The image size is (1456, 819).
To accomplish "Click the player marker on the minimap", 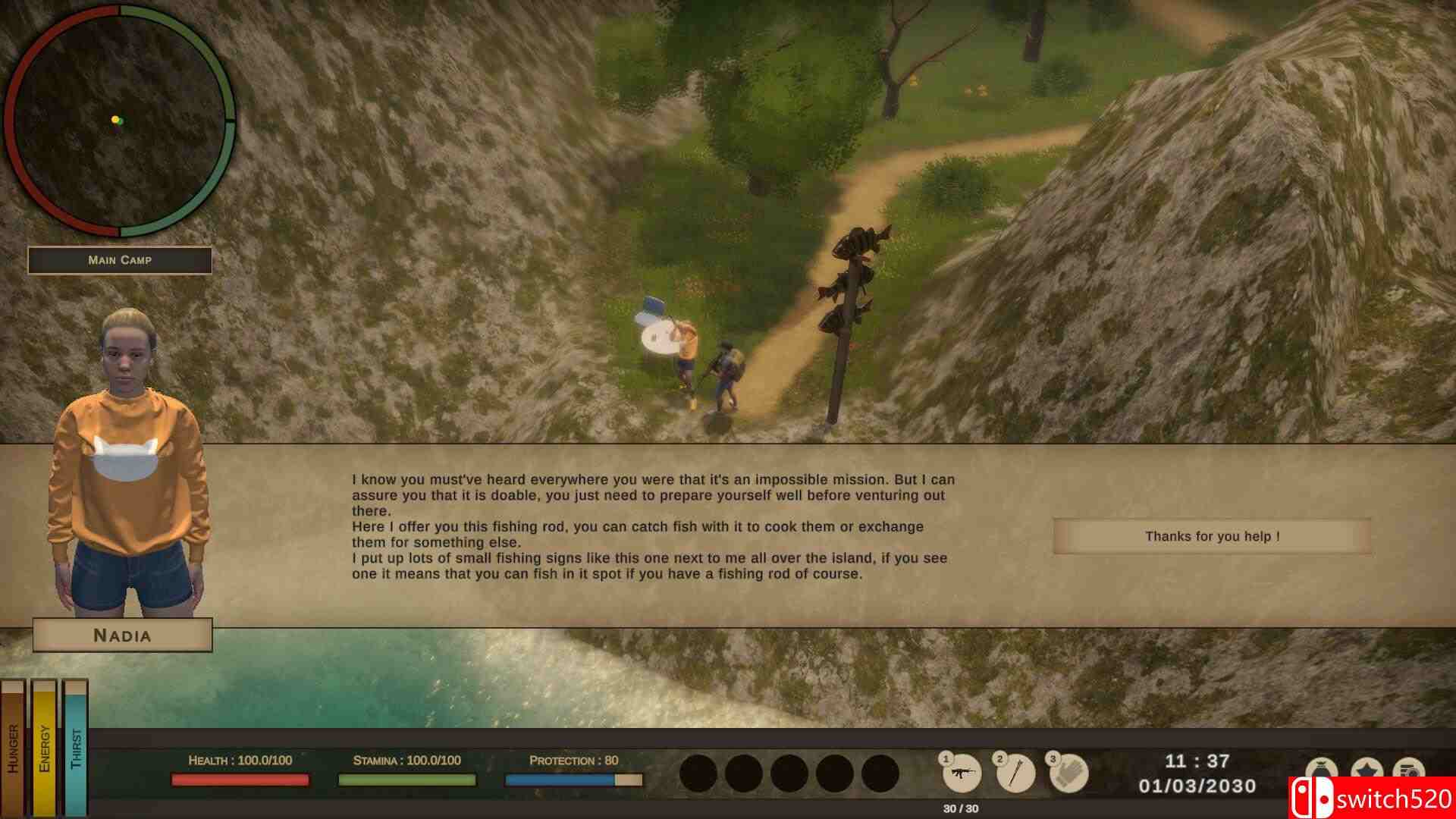I will 115,120.
